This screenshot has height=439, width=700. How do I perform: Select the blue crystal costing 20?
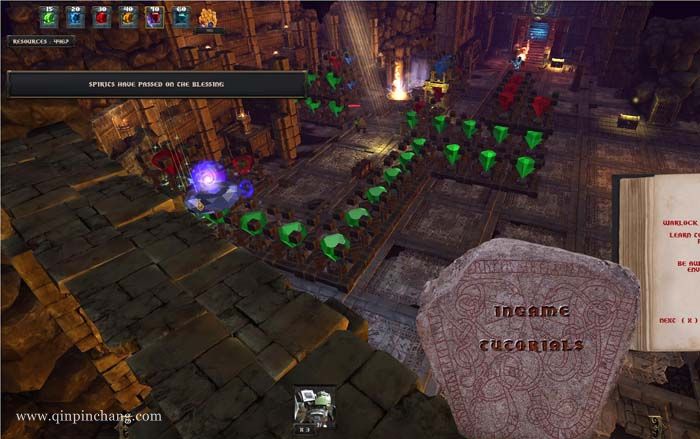[75, 18]
